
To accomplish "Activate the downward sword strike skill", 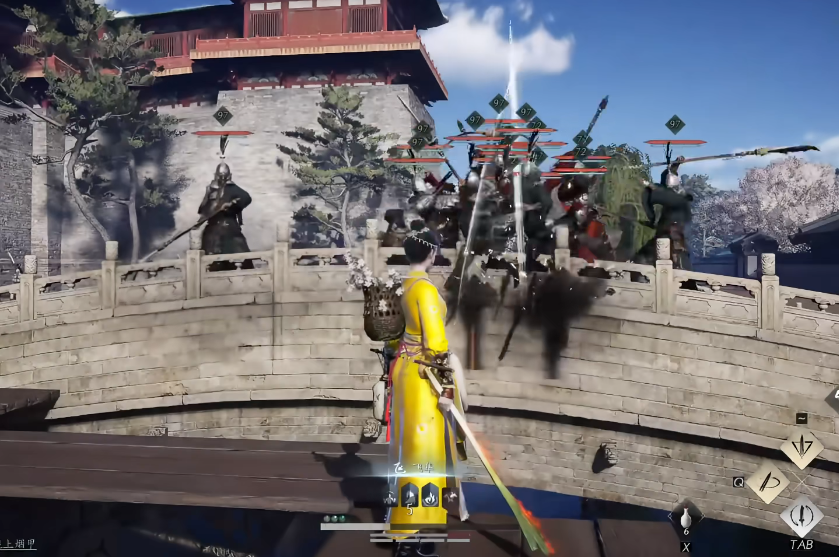I will 801,448.
